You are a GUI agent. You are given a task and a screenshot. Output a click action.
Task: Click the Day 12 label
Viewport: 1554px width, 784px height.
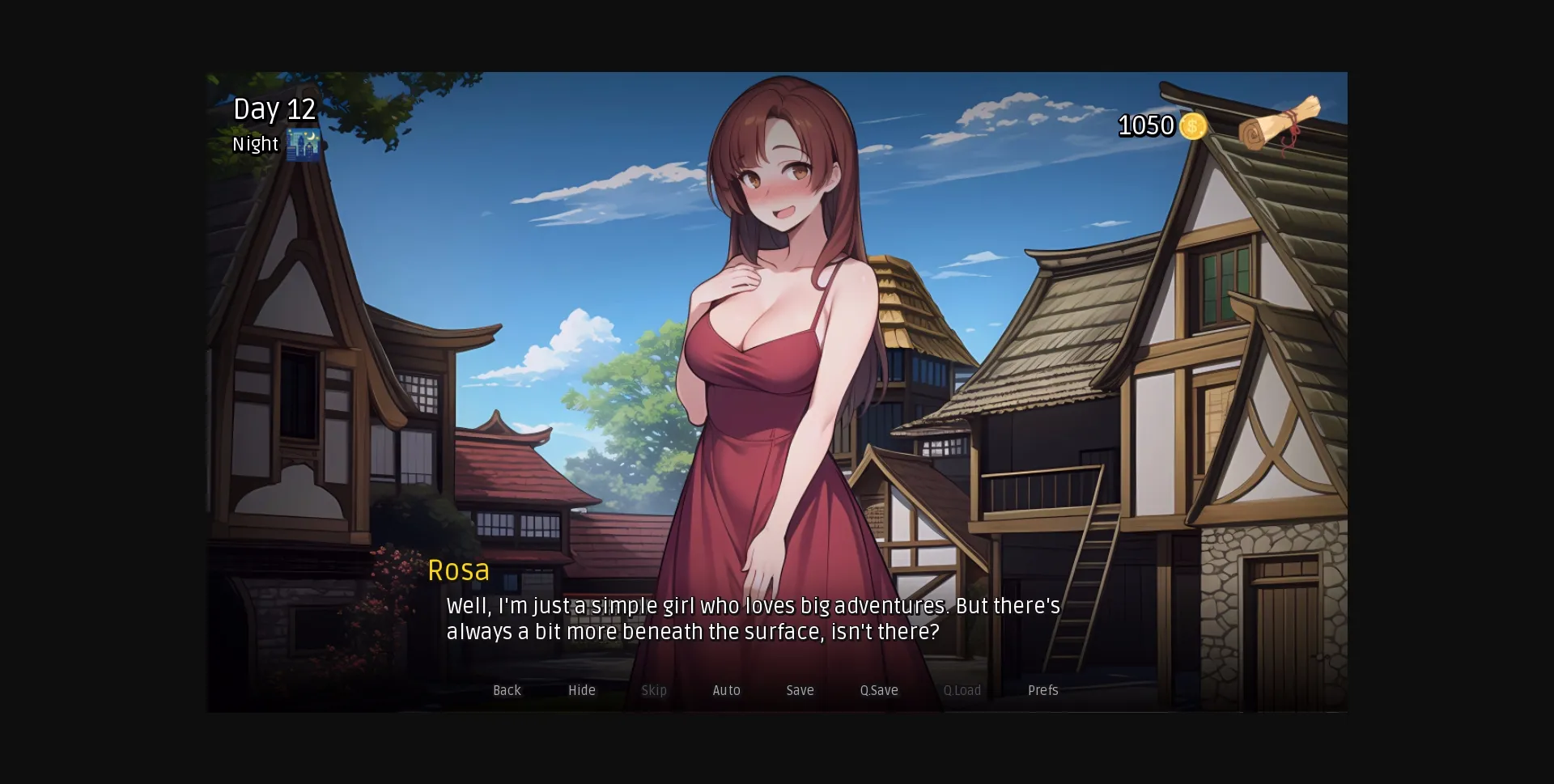[274, 109]
